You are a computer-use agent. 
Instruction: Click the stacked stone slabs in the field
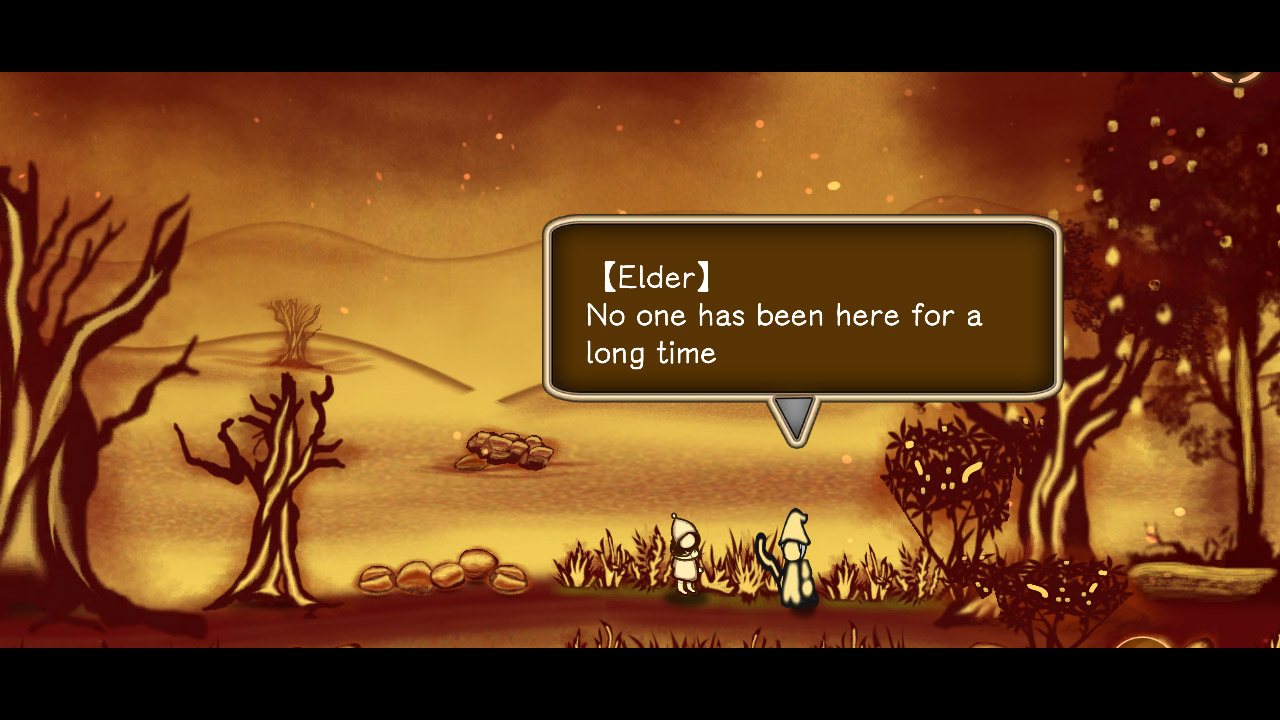point(504,450)
